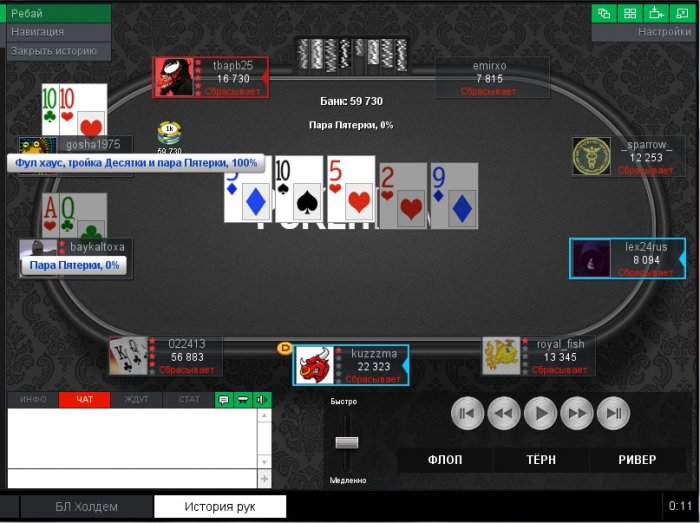This screenshot has width=700, height=523.
Task: Open the Ребай option
Action: click(x=56, y=13)
